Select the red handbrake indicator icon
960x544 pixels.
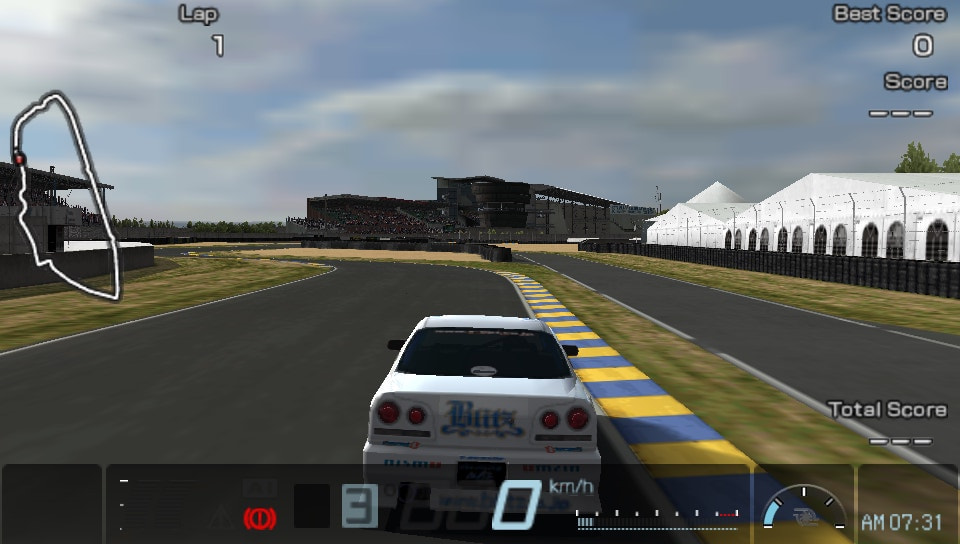click(259, 518)
